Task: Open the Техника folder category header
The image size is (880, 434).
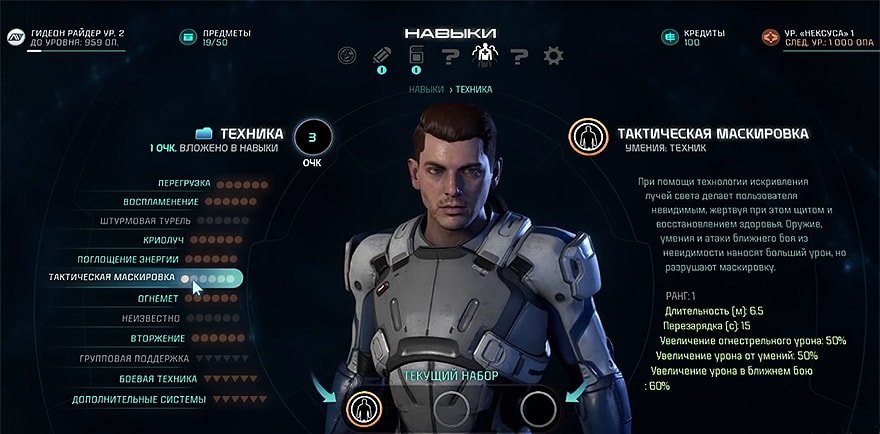Action: [240, 133]
